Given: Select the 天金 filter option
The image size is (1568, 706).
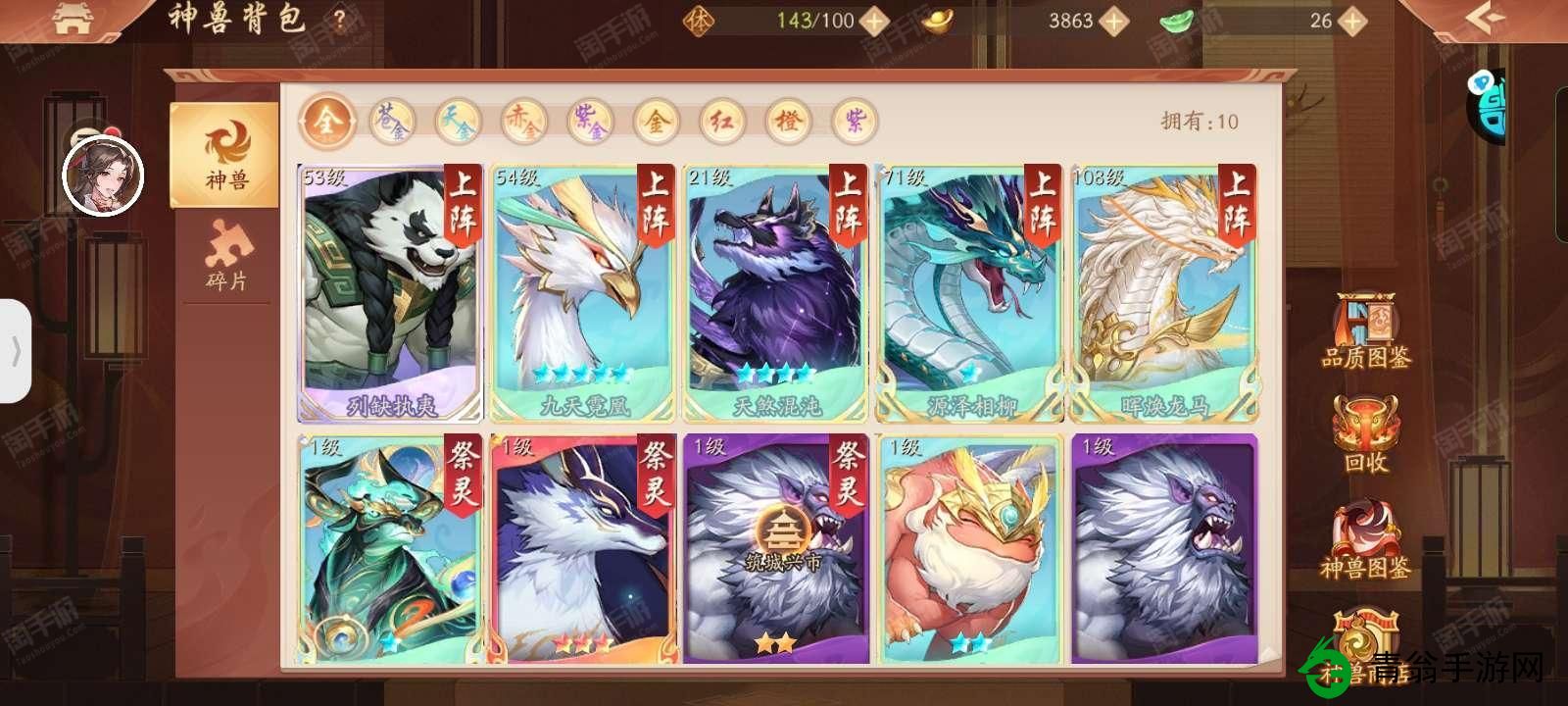Looking at the screenshot, I should coord(458,122).
